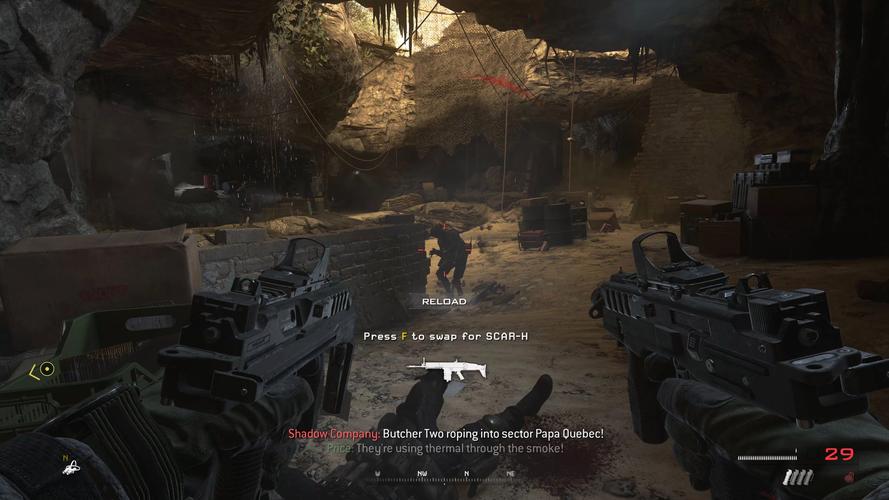Click the yellow circular objective marker

pyautogui.click(x=46, y=370)
